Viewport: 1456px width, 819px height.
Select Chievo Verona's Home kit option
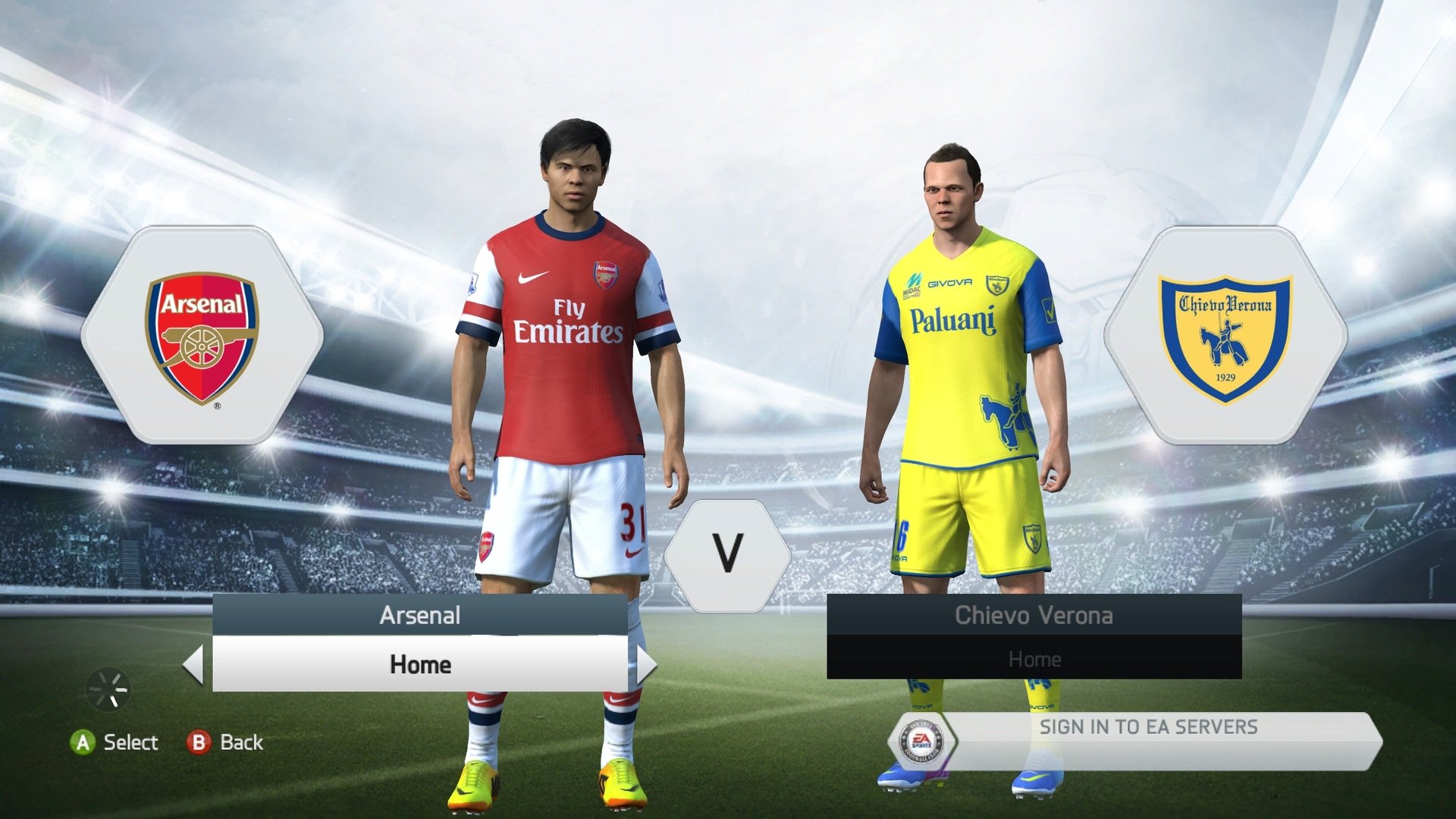click(1034, 658)
